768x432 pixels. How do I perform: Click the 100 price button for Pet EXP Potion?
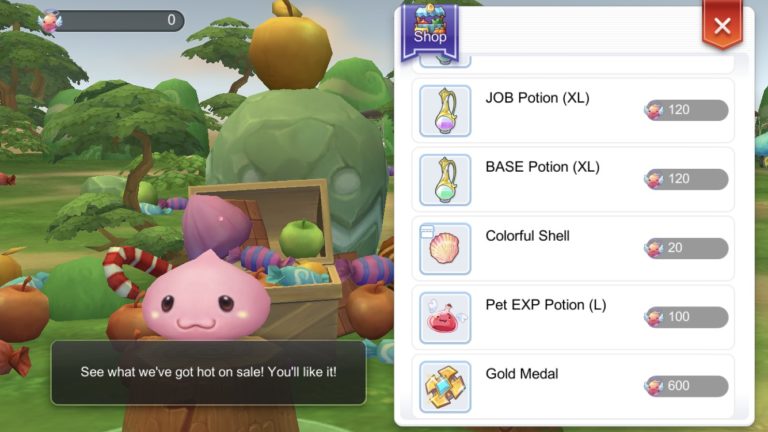point(686,317)
